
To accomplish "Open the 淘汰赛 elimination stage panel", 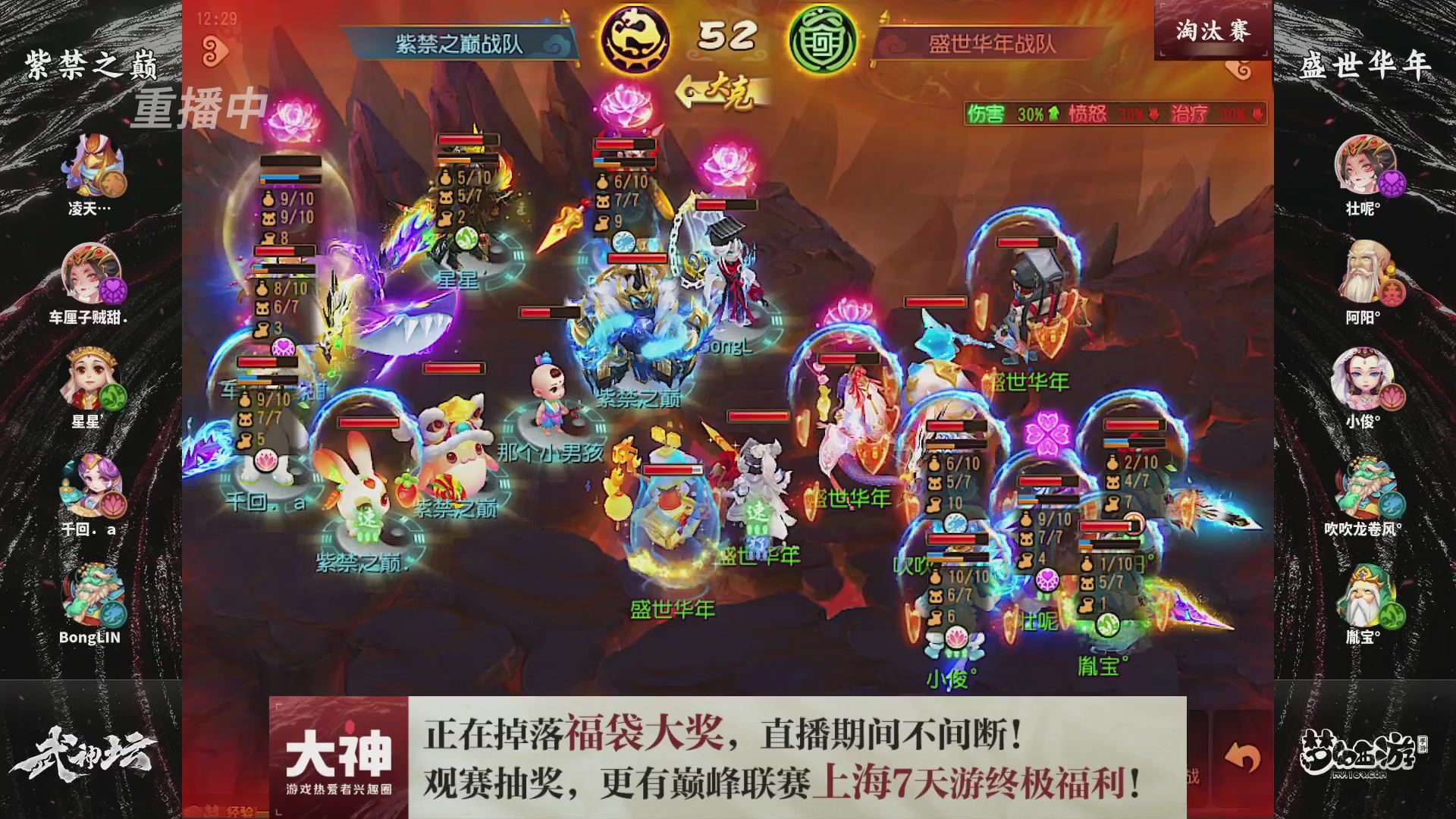I will 1213,29.
